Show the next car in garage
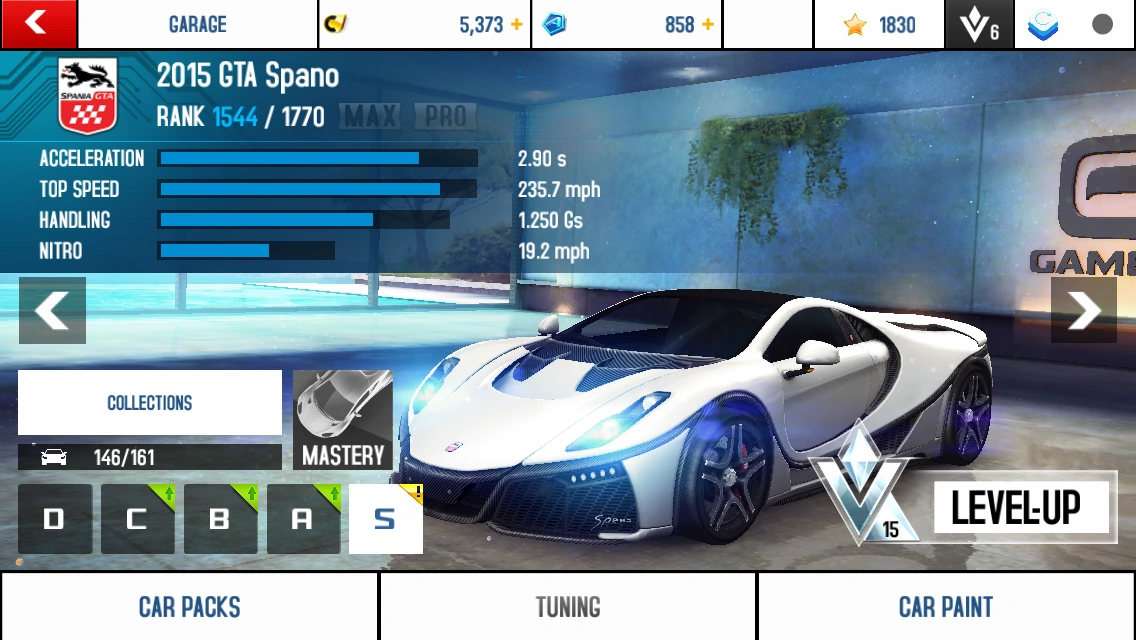The height and width of the screenshot is (640, 1136). click(1083, 311)
